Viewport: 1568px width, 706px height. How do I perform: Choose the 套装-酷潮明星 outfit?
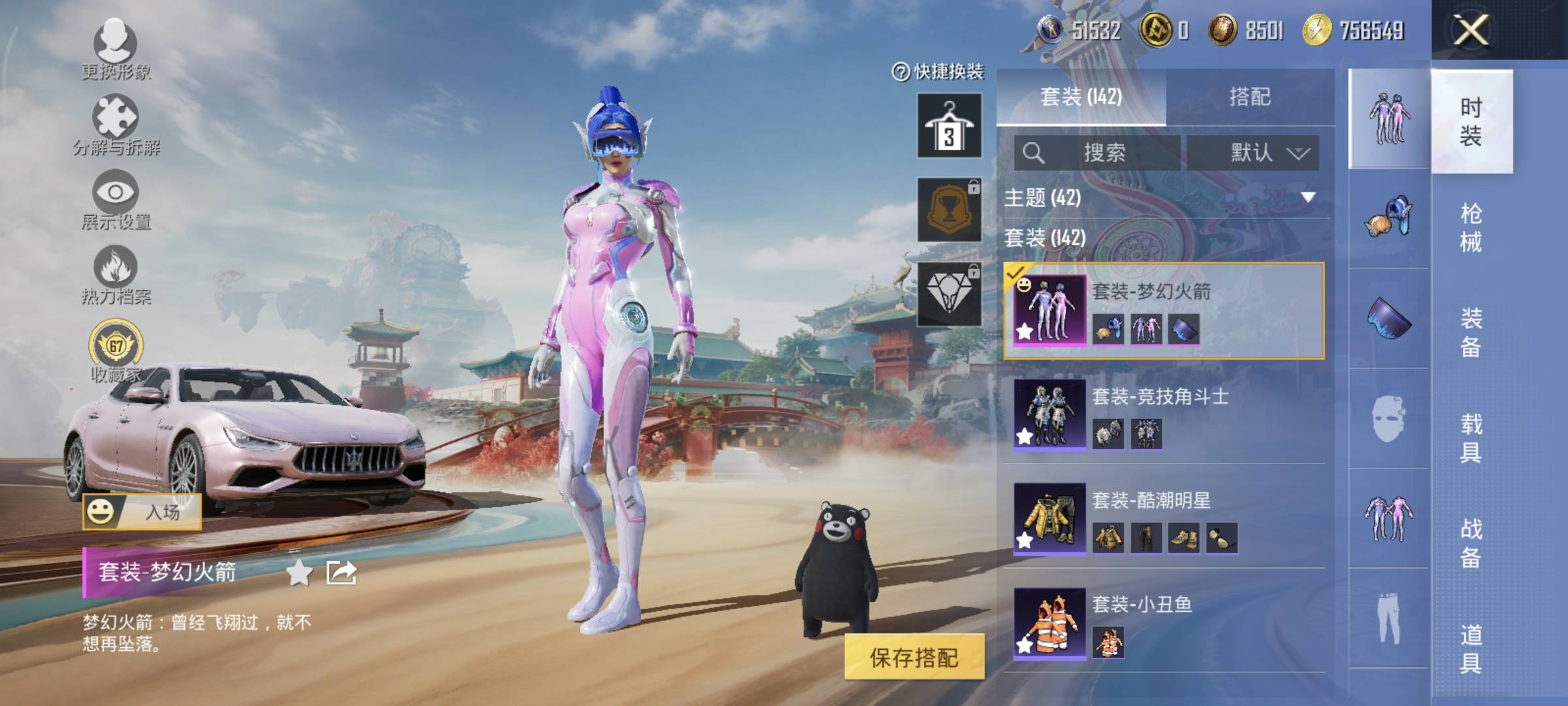1163,518
